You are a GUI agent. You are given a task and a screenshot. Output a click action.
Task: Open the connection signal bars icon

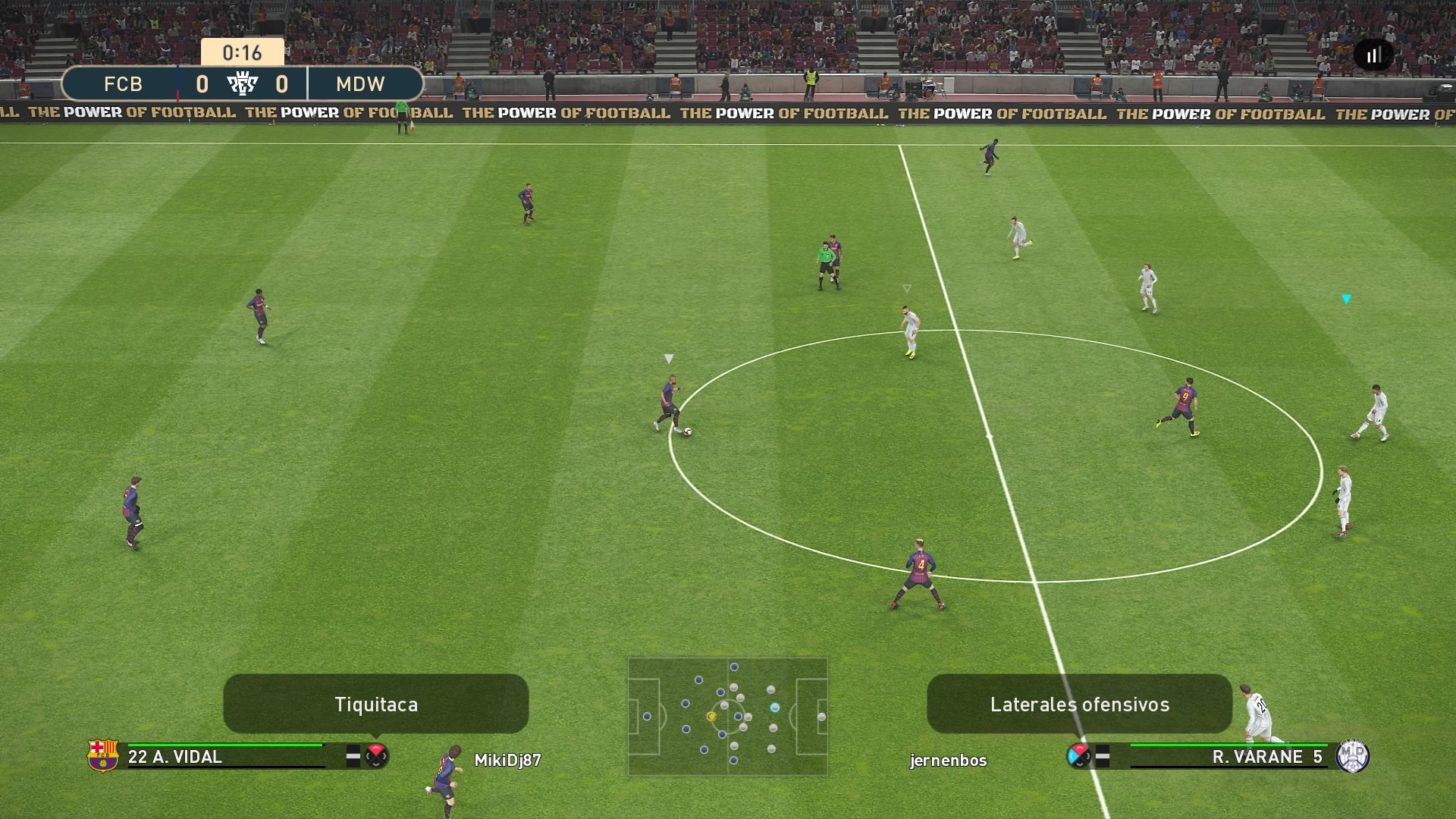click(x=1373, y=55)
